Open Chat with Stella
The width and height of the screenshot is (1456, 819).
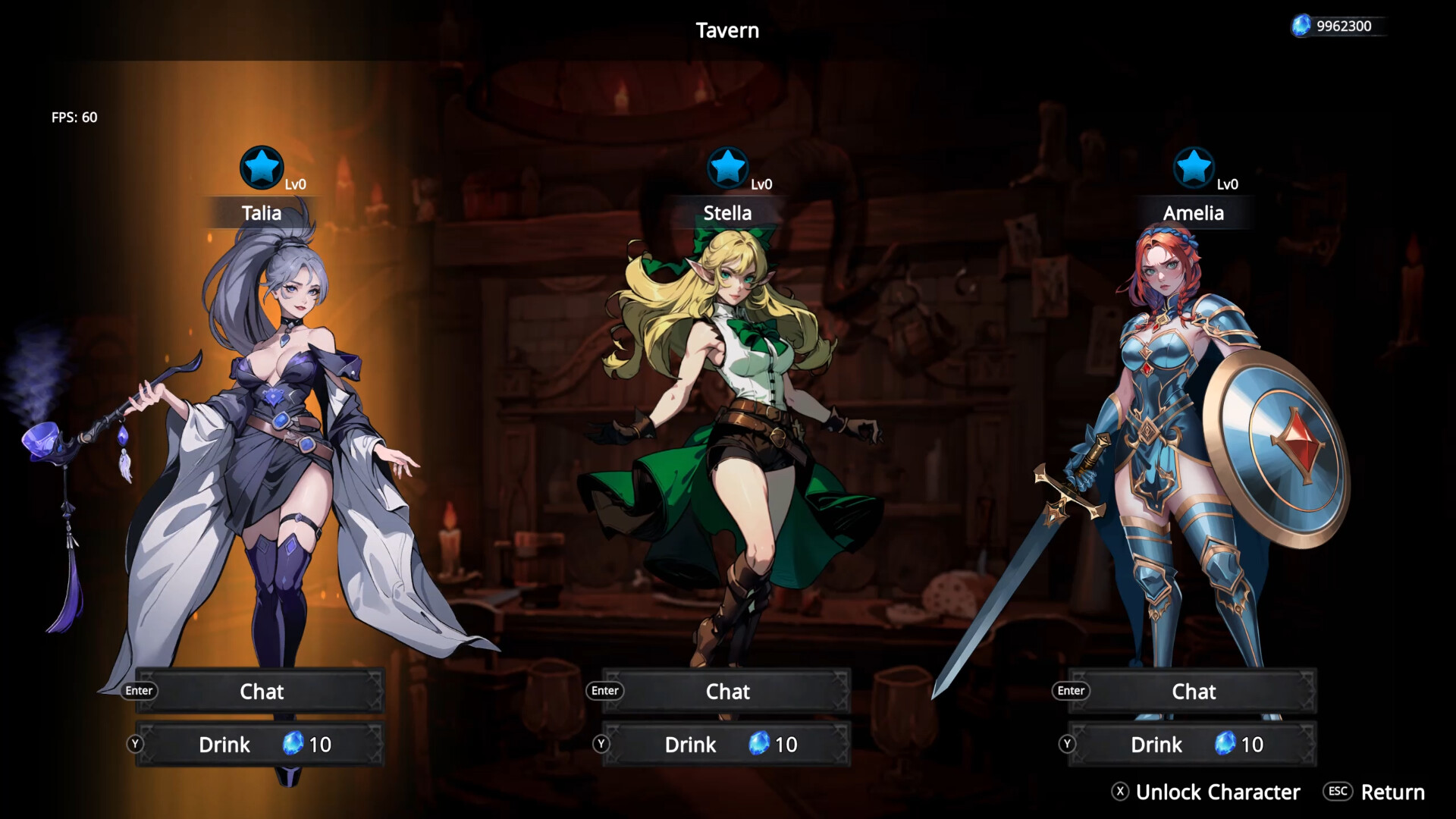click(x=727, y=691)
